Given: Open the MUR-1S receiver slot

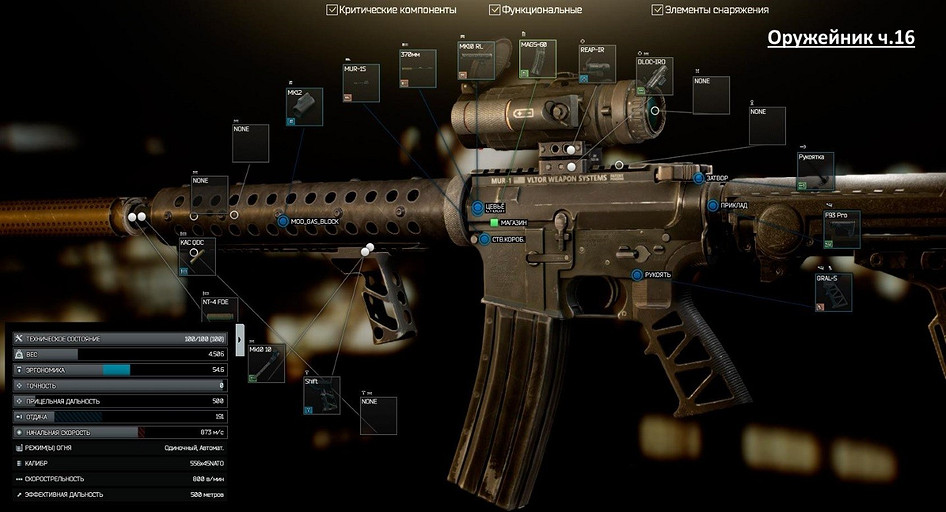Looking at the screenshot, I should (361, 84).
